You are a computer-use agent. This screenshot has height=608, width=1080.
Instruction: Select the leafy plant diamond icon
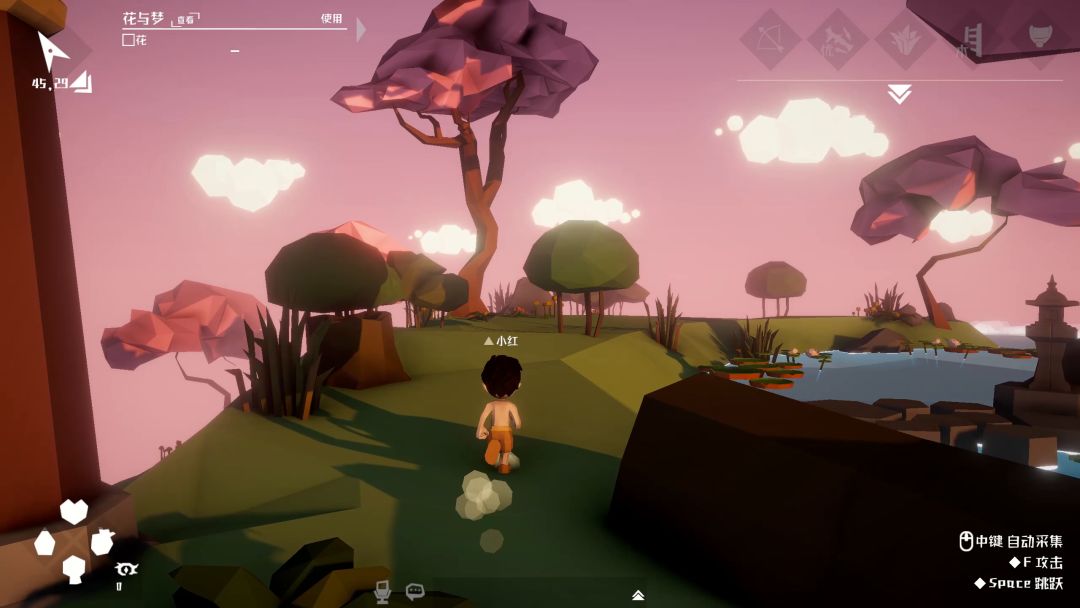[905, 40]
